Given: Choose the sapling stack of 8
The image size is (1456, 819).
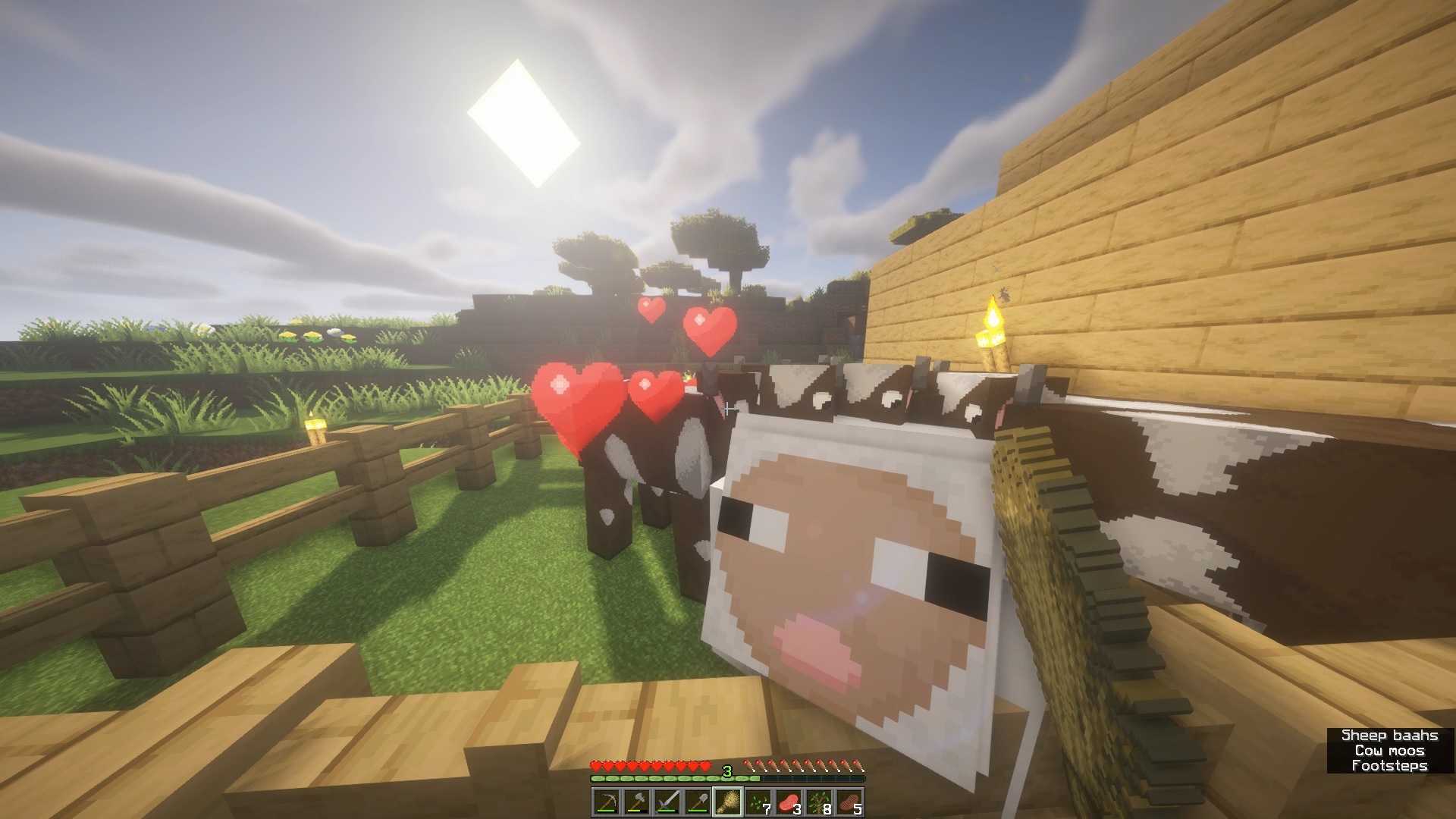Looking at the screenshot, I should [821, 801].
